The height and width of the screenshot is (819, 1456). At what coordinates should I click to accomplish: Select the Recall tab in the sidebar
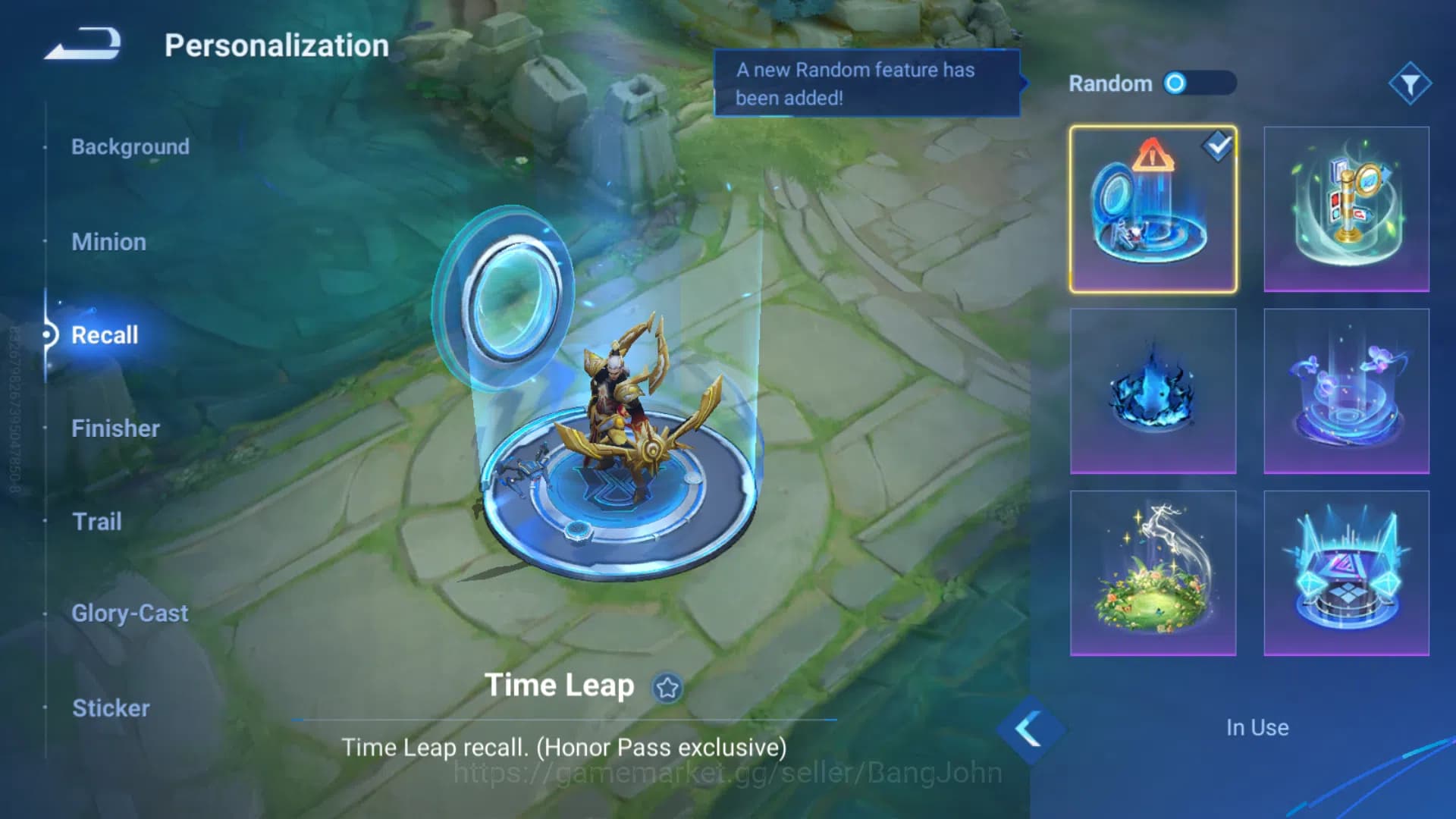click(x=105, y=335)
